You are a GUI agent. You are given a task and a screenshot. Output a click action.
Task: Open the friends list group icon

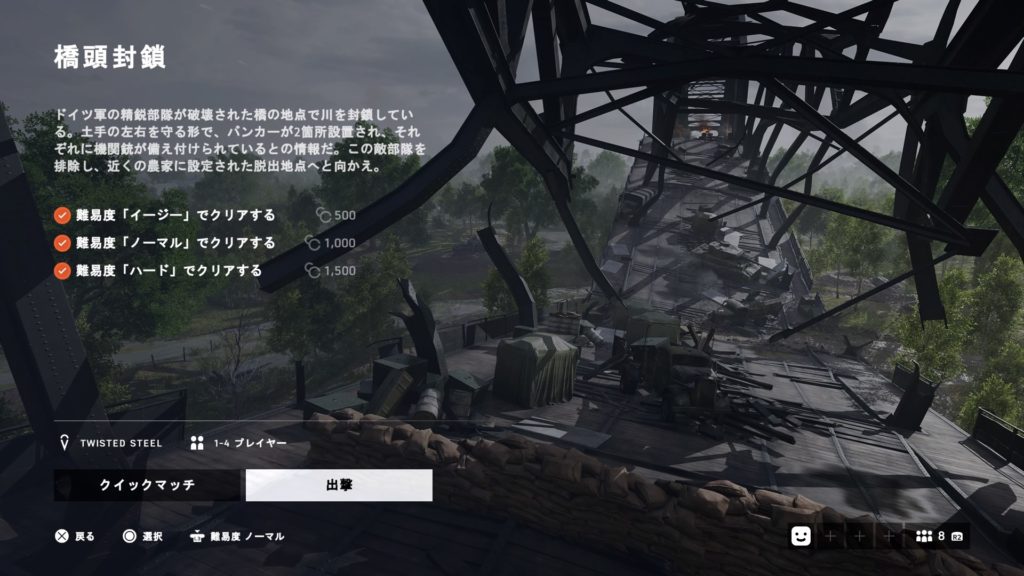coord(924,537)
